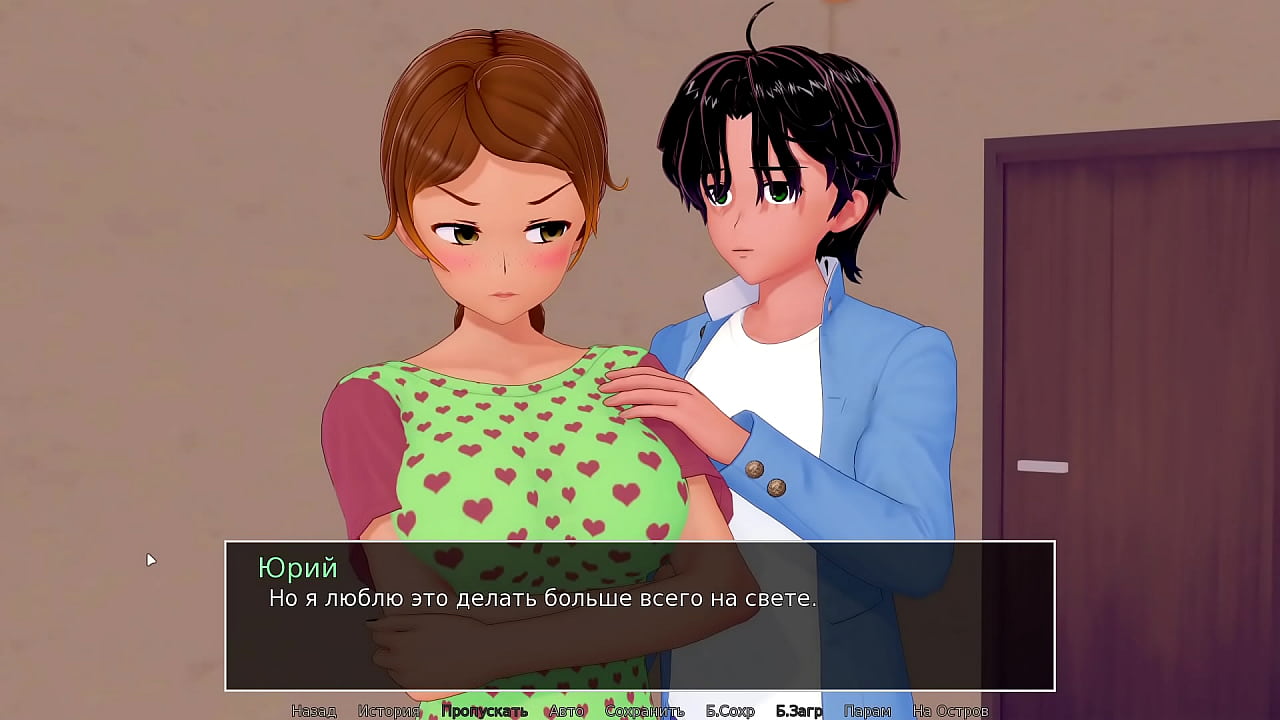Viewport: 1280px width, 720px height.
Task: Enable Авто auto-advance mode
Action: (566, 711)
